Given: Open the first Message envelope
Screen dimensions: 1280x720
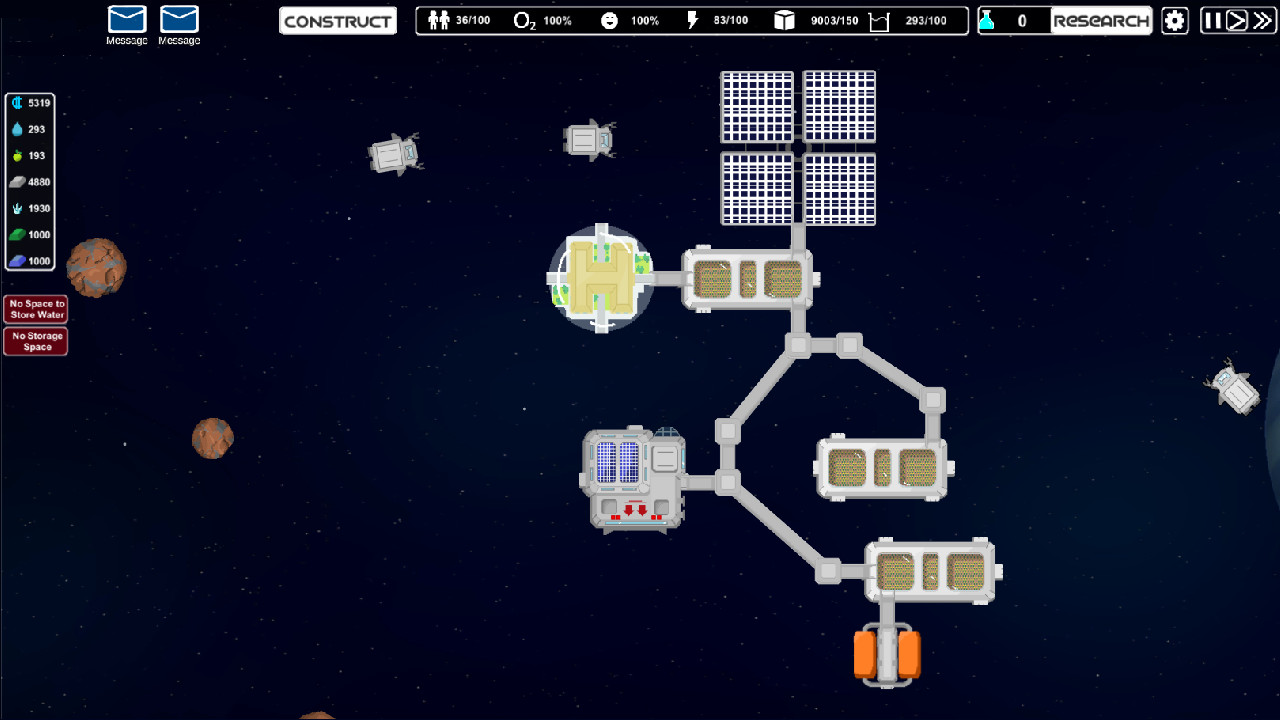Looking at the screenshot, I should [127, 20].
